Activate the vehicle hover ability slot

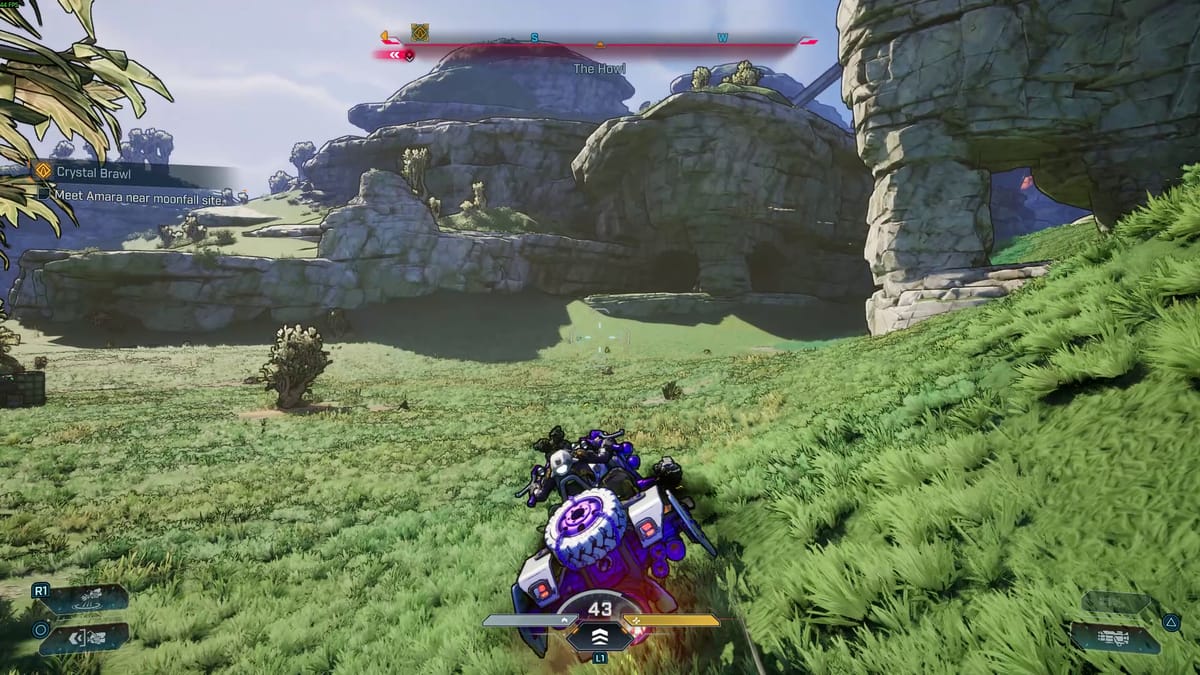[x=84, y=599]
